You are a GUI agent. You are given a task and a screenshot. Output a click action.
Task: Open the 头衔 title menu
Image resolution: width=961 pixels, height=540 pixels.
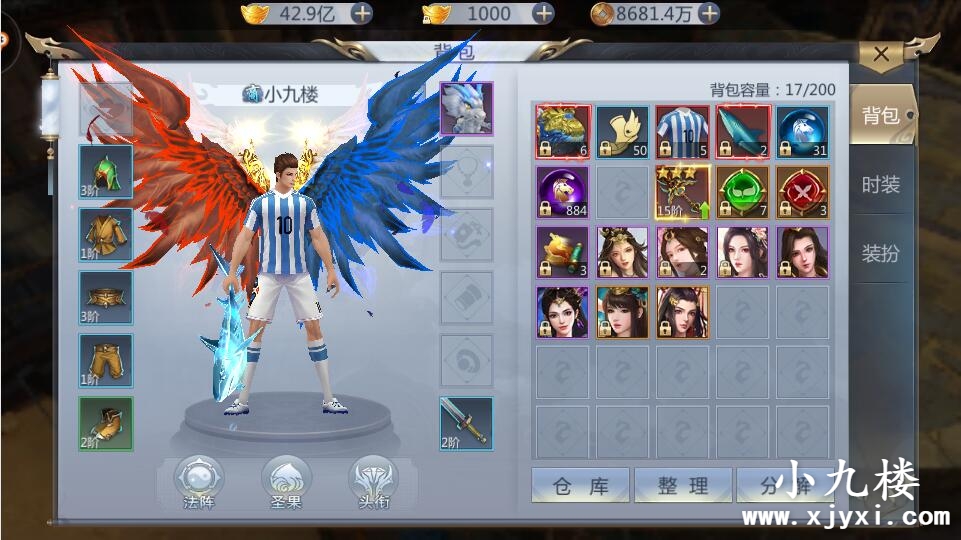373,483
